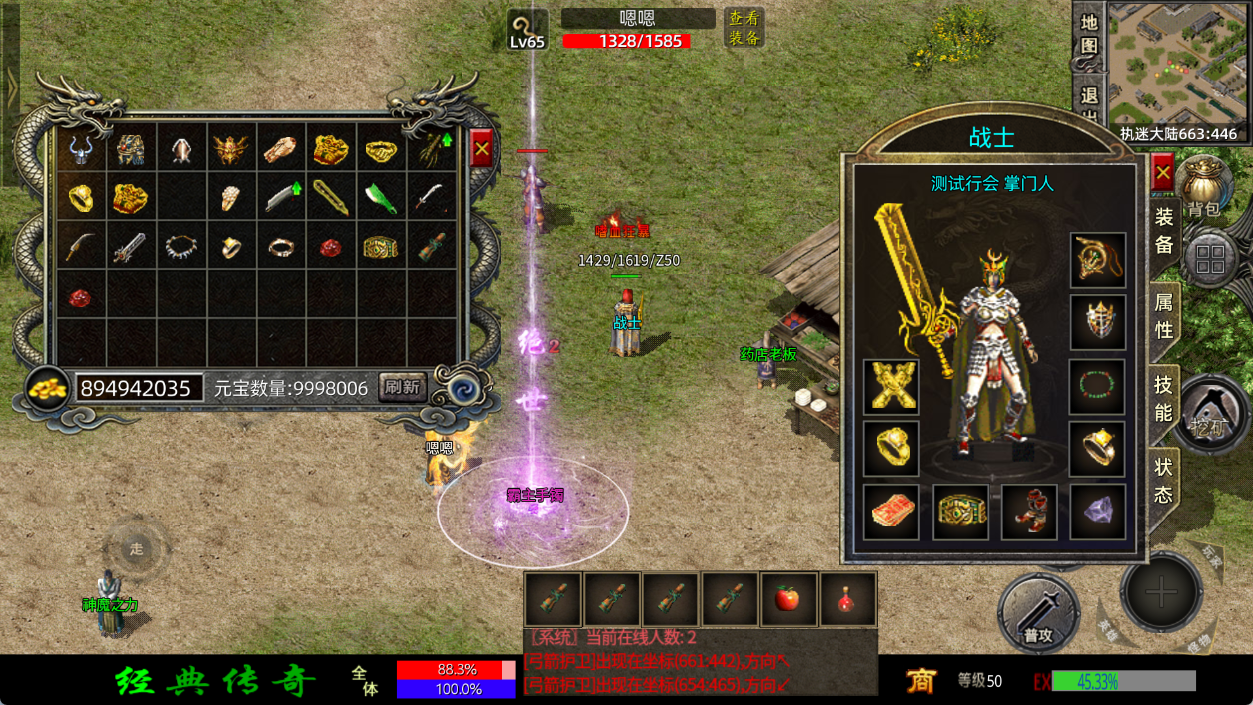Select the equipped green bead bracelet
Viewport: 1253px width, 705px height.
click(x=1097, y=386)
